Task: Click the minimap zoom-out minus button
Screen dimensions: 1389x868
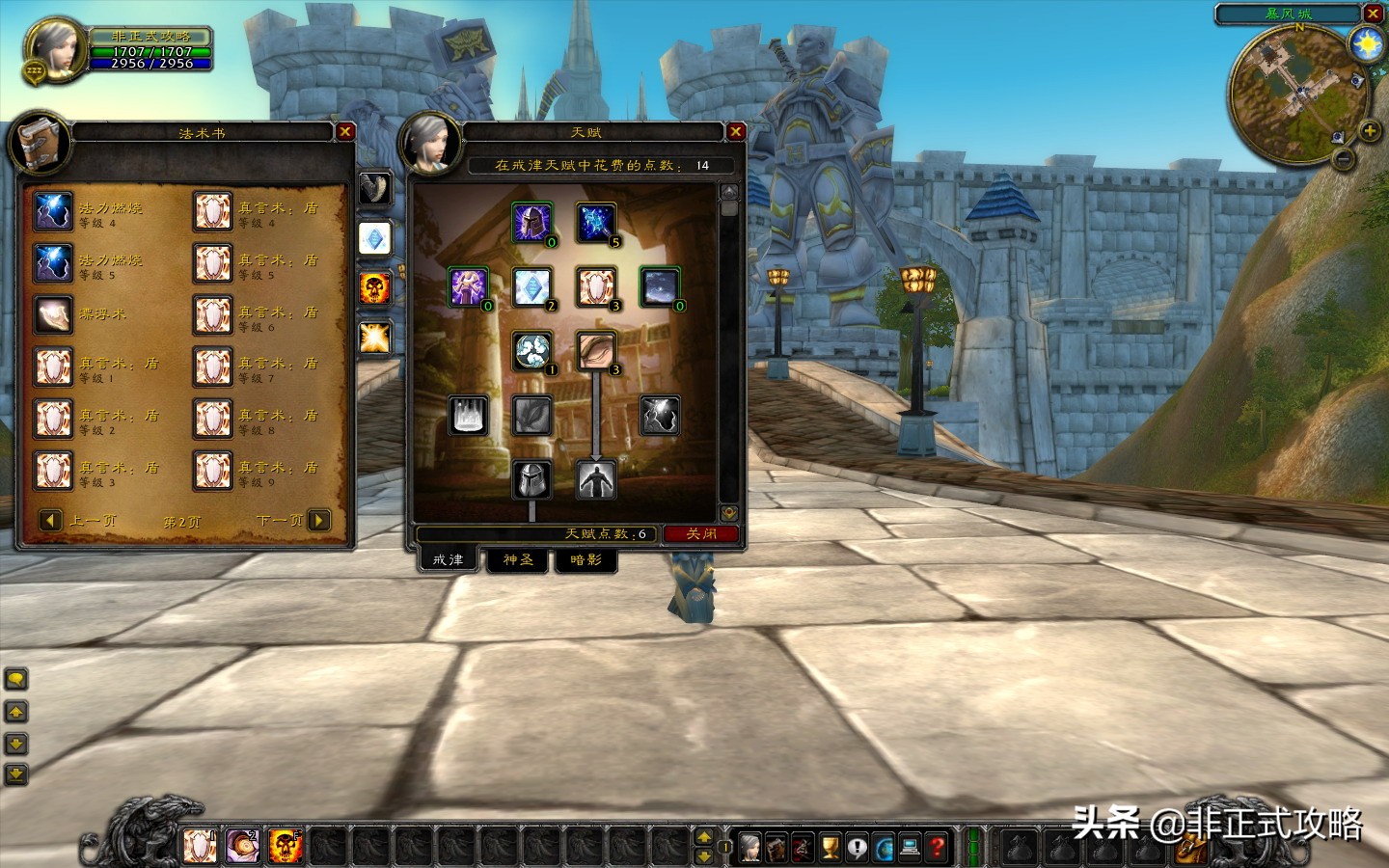Action: (x=1343, y=158)
